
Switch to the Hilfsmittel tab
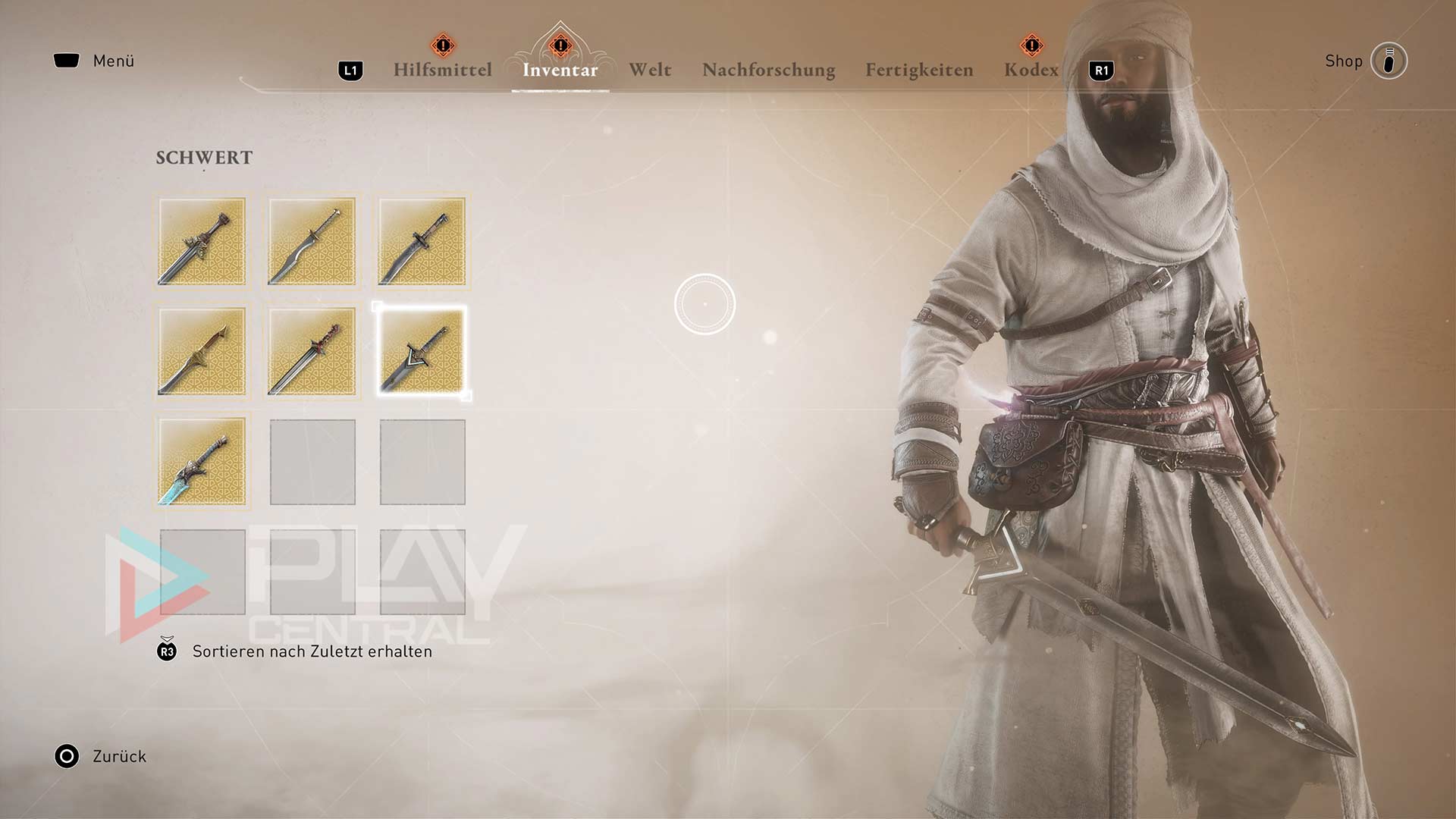pyautogui.click(x=442, y=70)
